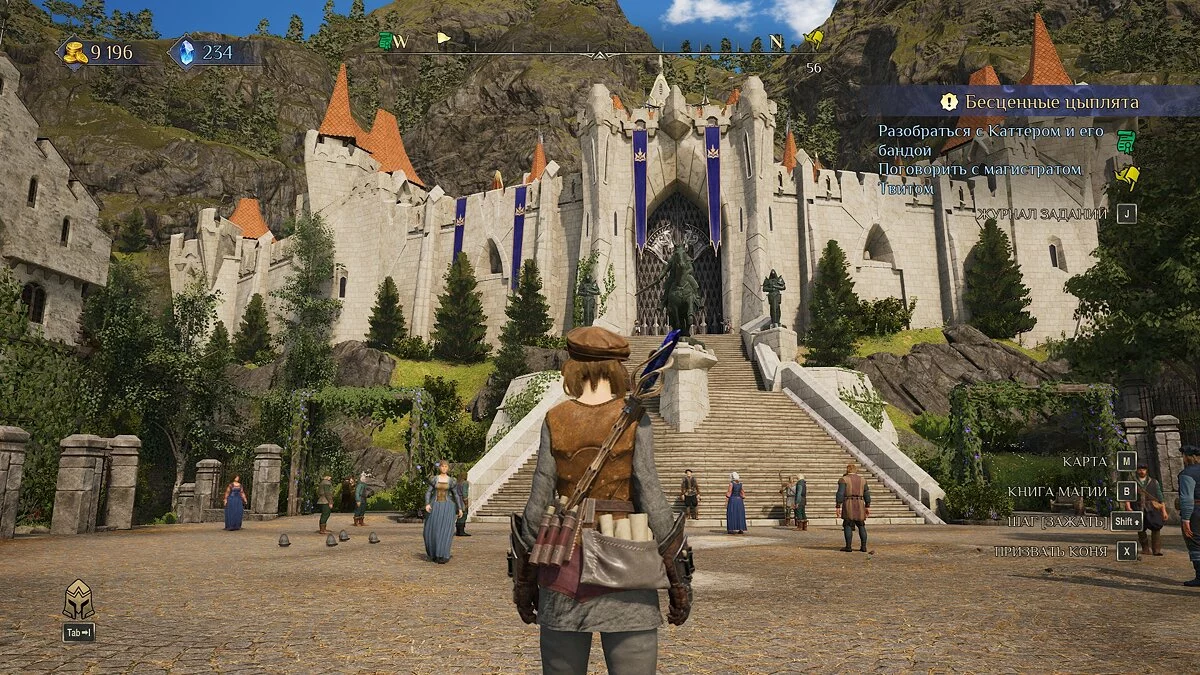Viewport: 1200px width, 675px height.
Task: Choose the Поговорить с магистратом Твитом objective
Action: [979, 178]
